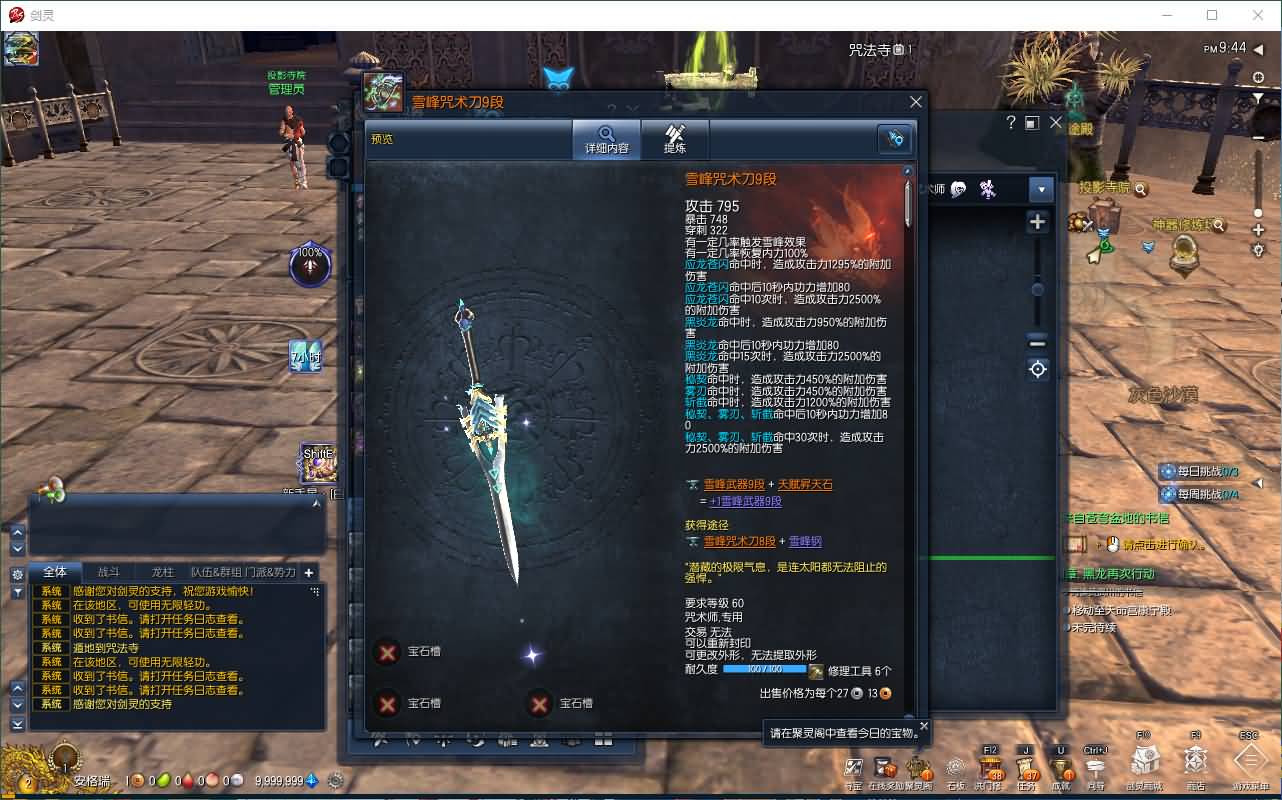Viewport: 1282px width, 800px height.
Task: Open the 雪峰咒术刀8段 item link
Action: [x=738, y=541]
